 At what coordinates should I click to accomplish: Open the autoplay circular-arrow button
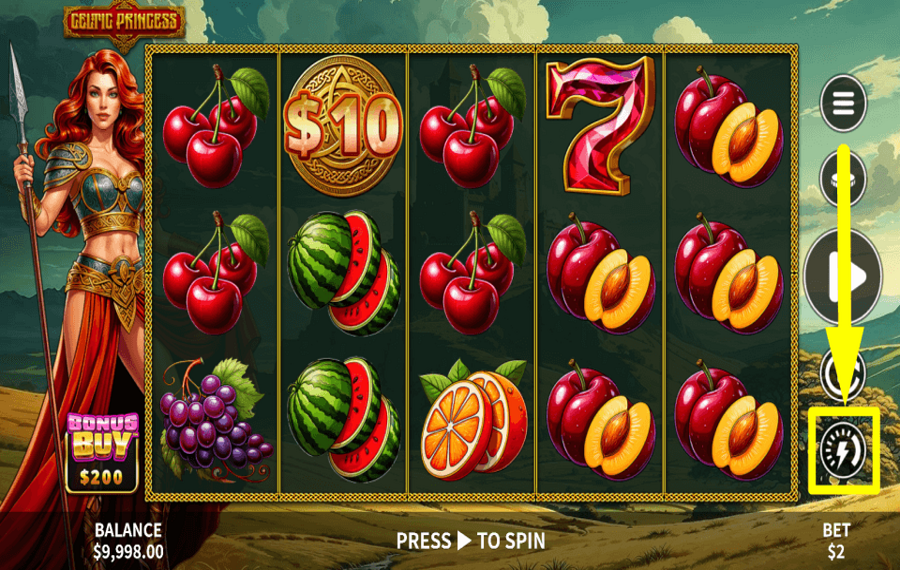[842, 371]
